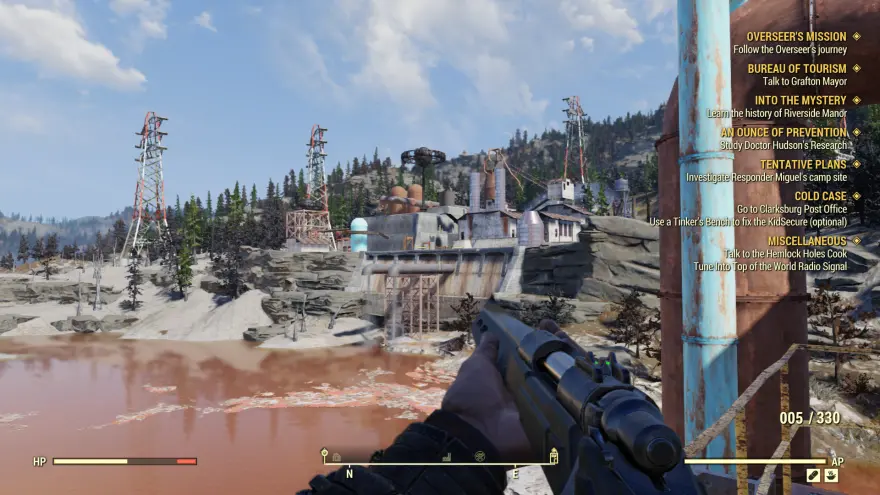Select the compass North marker
Screen dimensions: 880x495
tap(349, 472)
